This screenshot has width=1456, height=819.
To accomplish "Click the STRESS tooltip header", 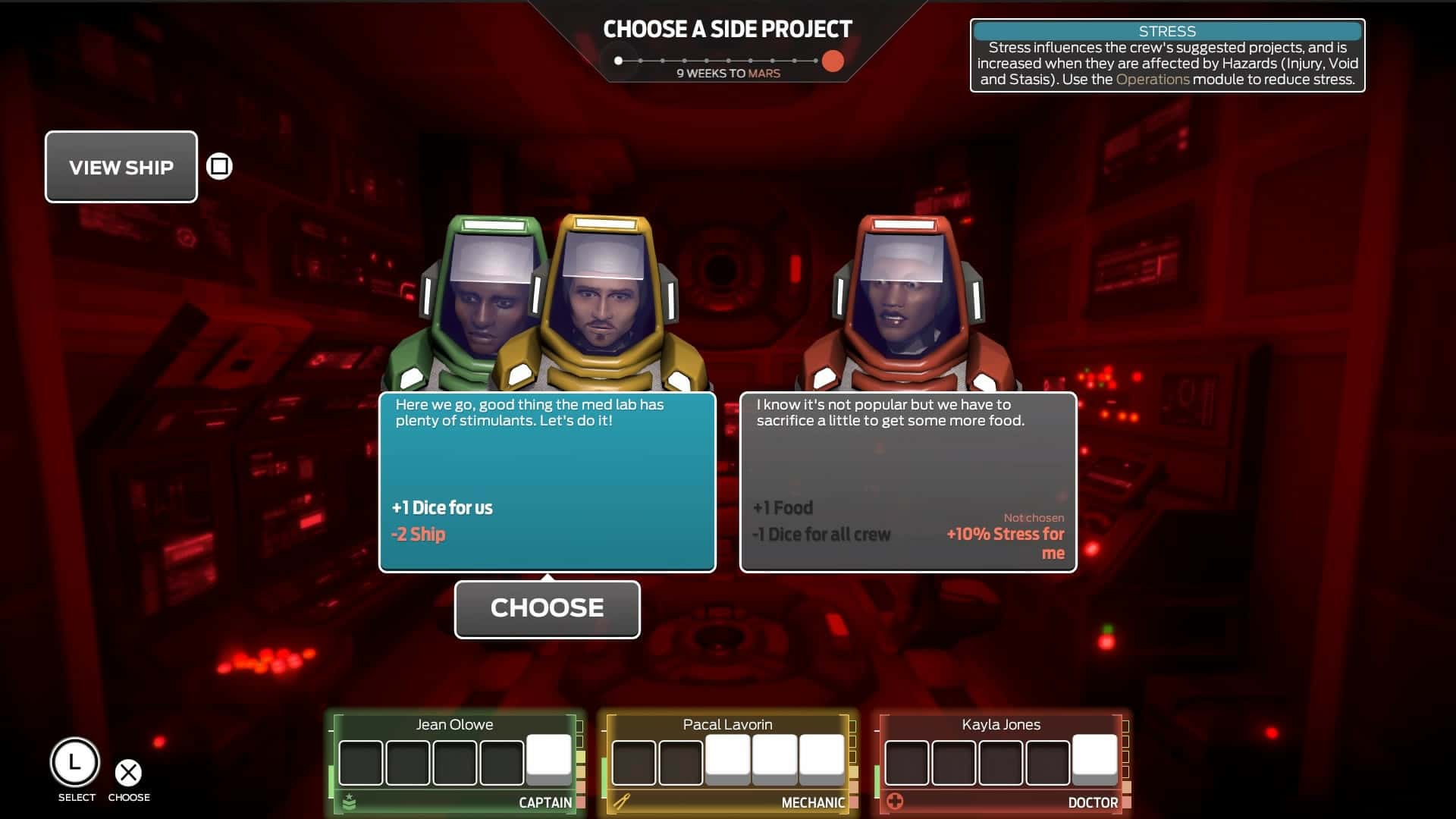I will (x=1169, y=31).
